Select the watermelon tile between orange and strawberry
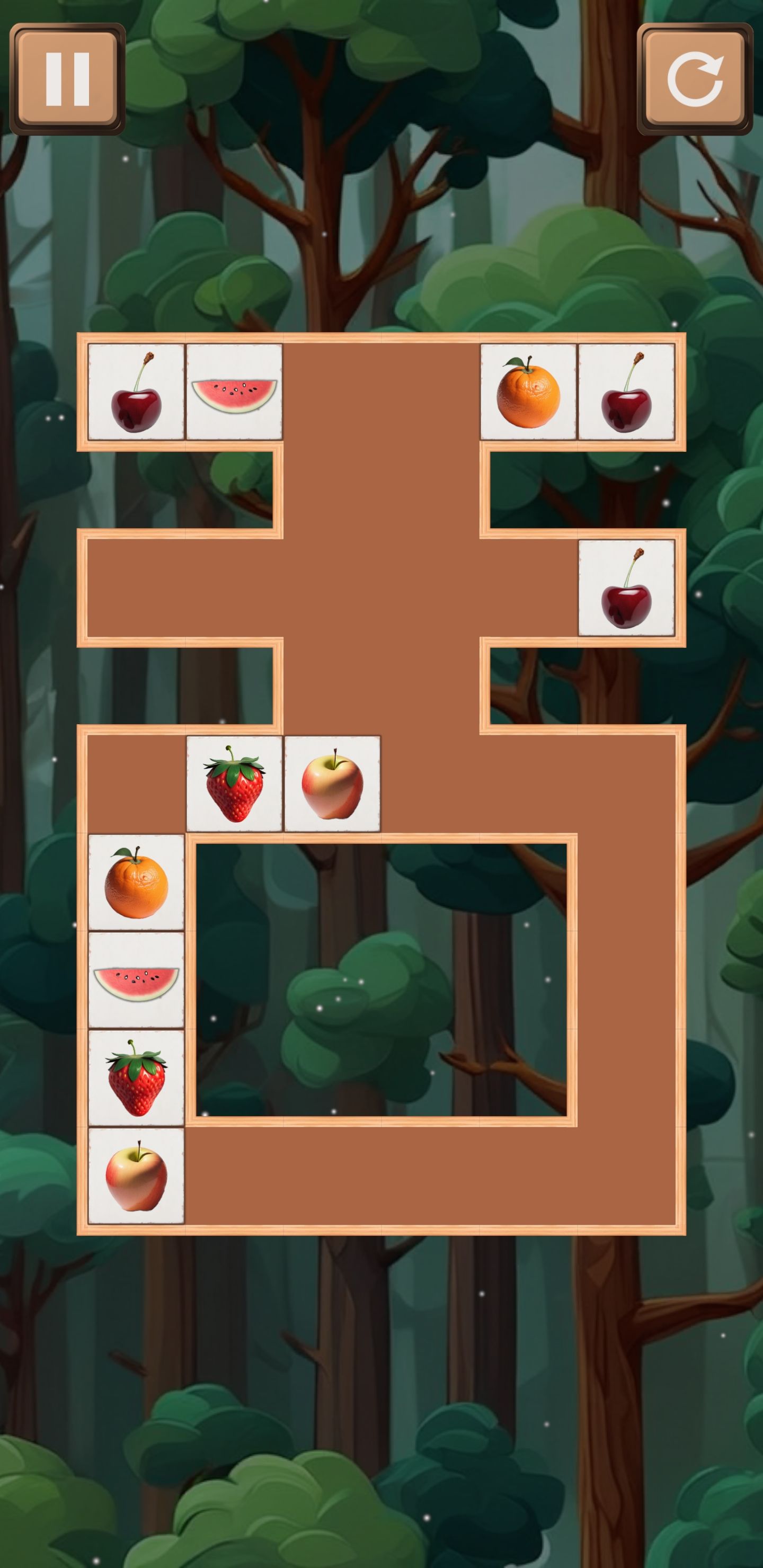Screen dimensions: 763x1568 tap(136, 980)
